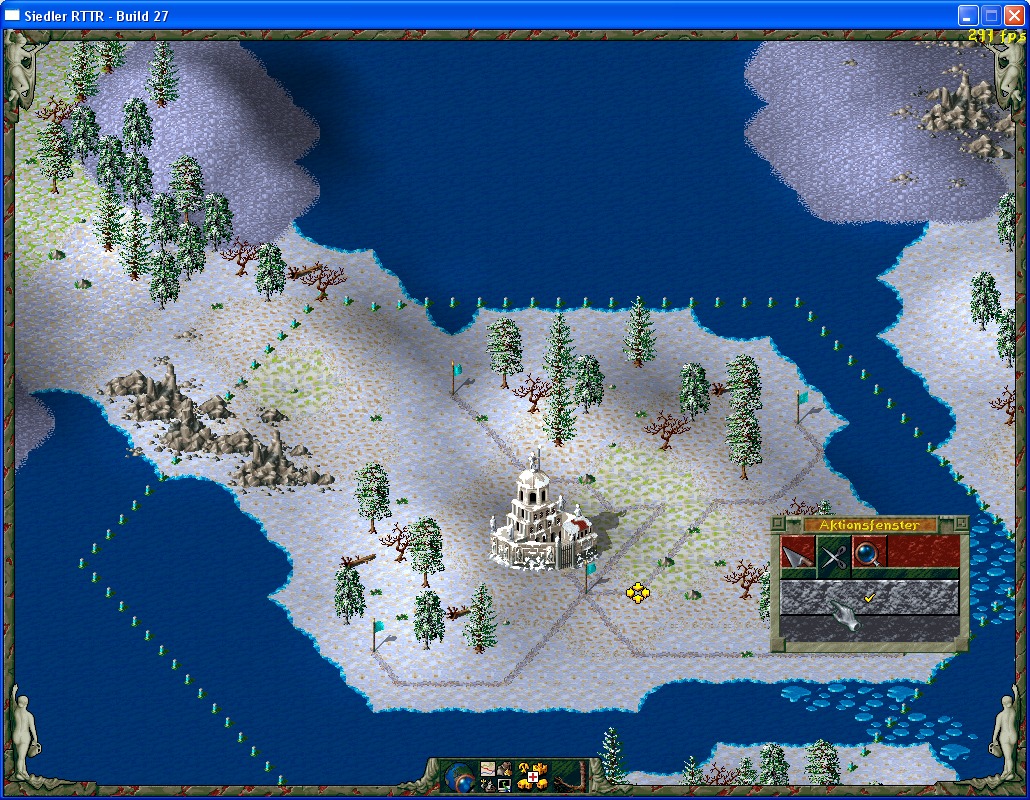Open the magnifying glass observation tab

click(x=868, y=553)
